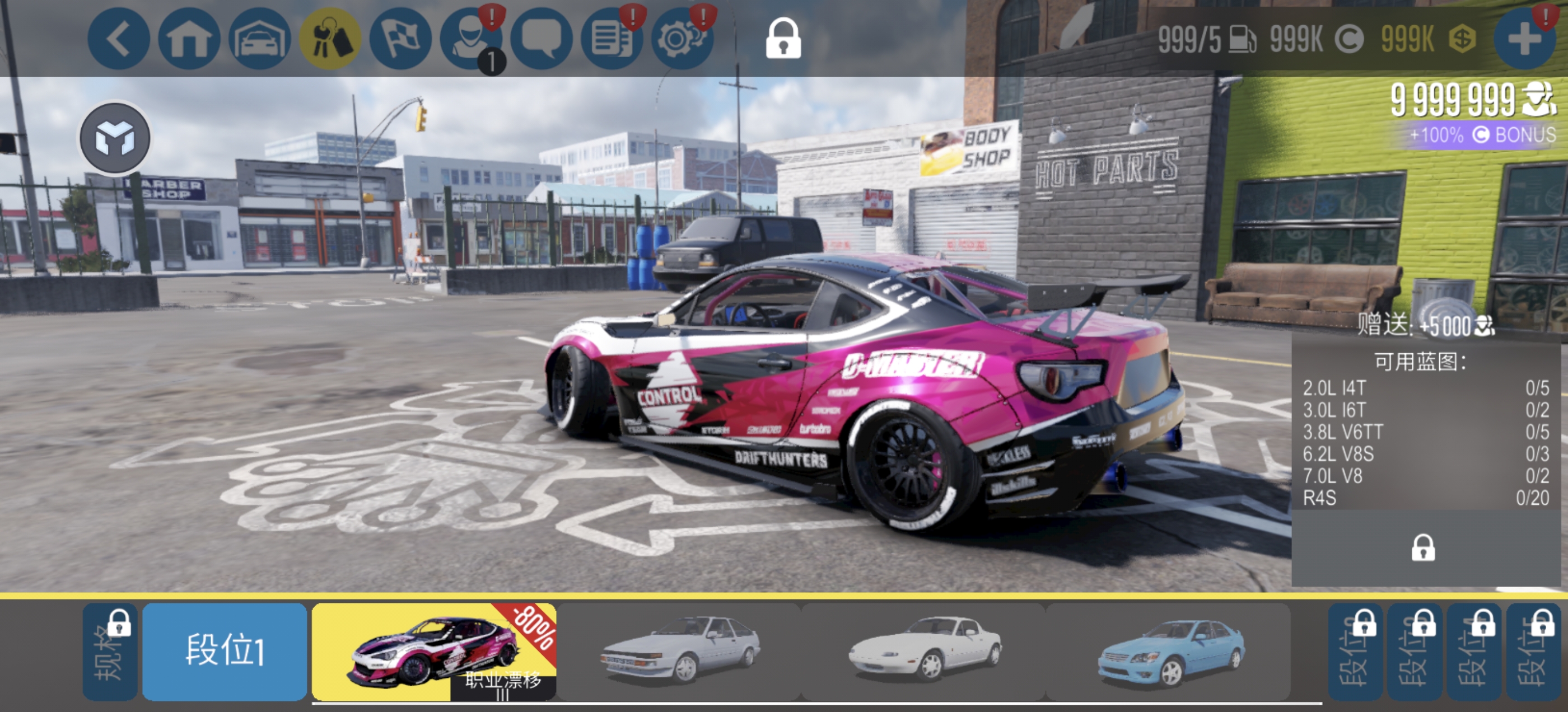Image resolution: width=1568 pixels, height=712 pixels.
Task: Go back with the arrow button
Action: (x=118, y=39)
